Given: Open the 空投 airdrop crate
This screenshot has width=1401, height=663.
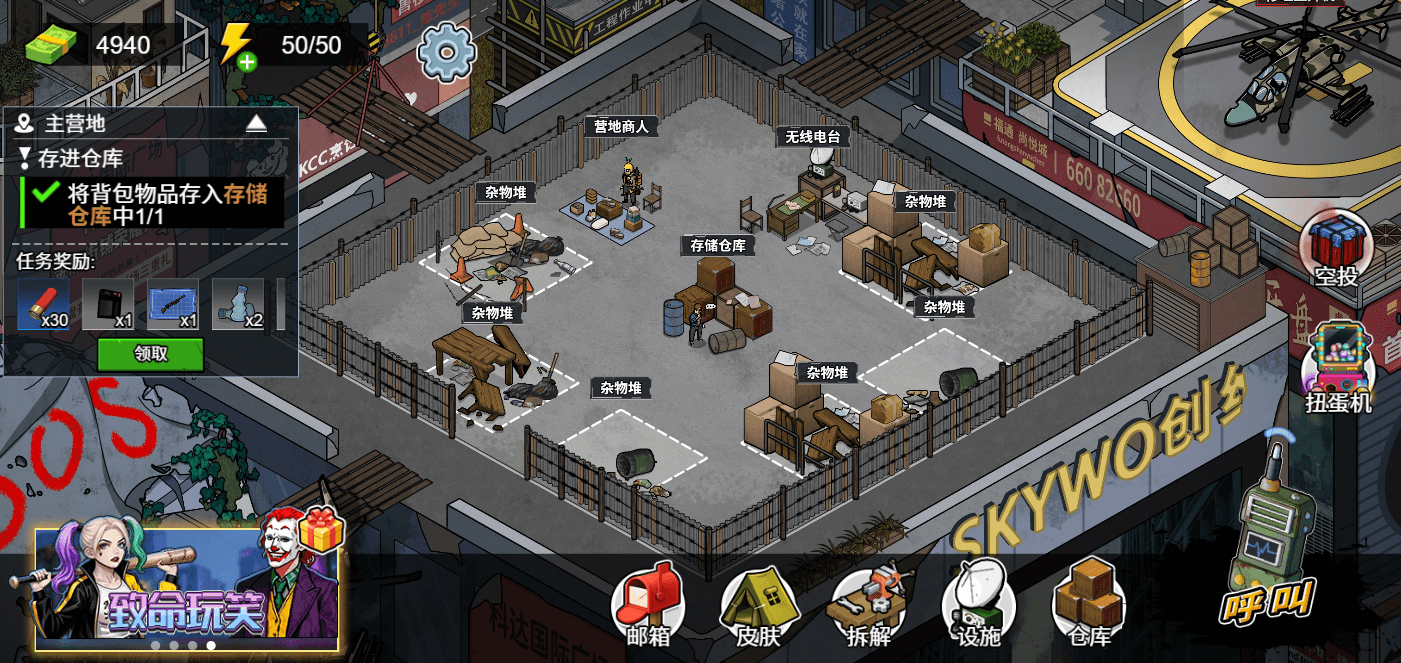Looking at the screenshot, I should [1336, 250].
